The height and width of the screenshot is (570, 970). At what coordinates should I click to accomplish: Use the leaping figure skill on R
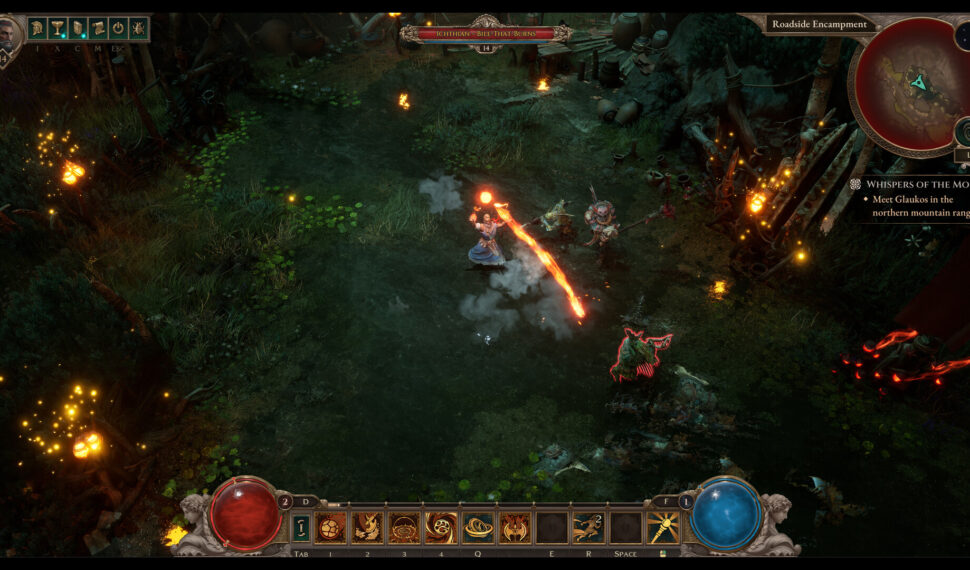(589, 528)
